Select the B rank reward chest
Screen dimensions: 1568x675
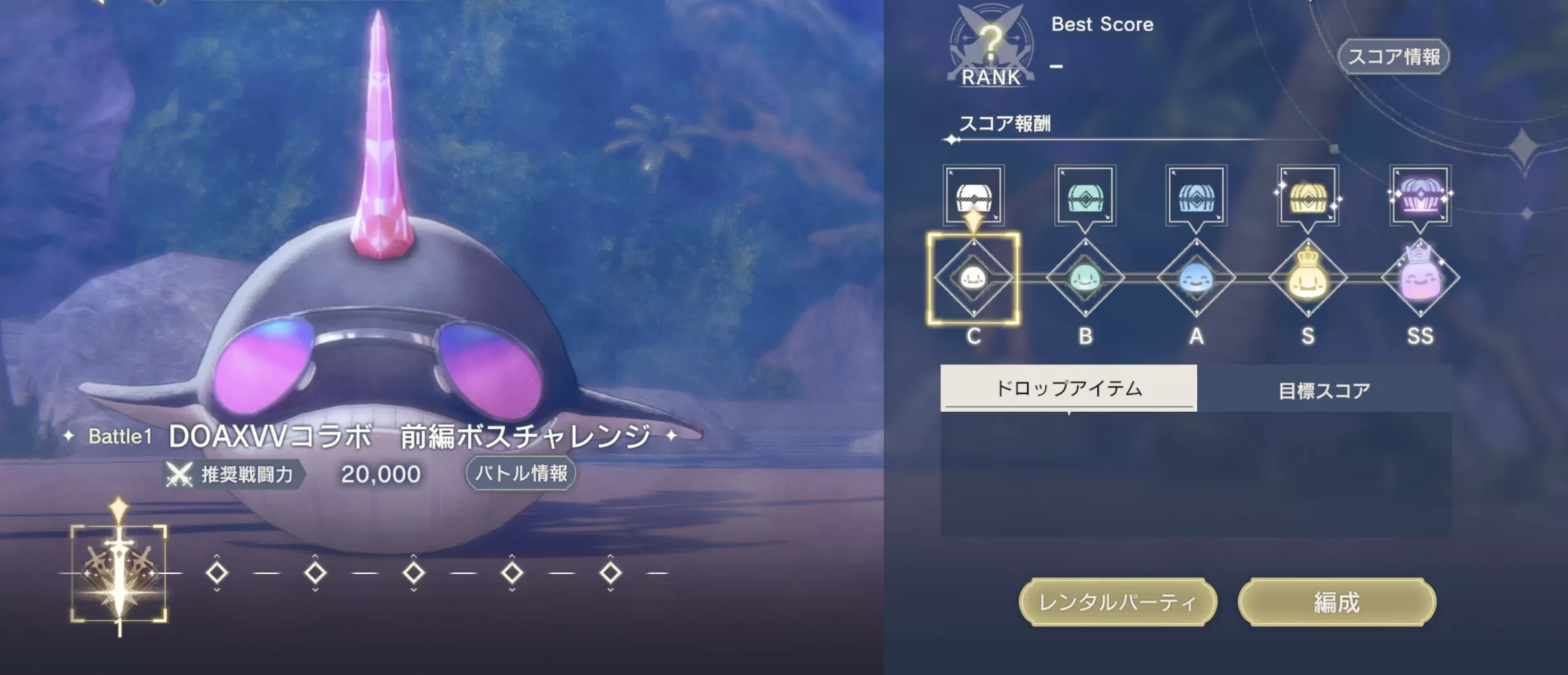coord(1085,196)
